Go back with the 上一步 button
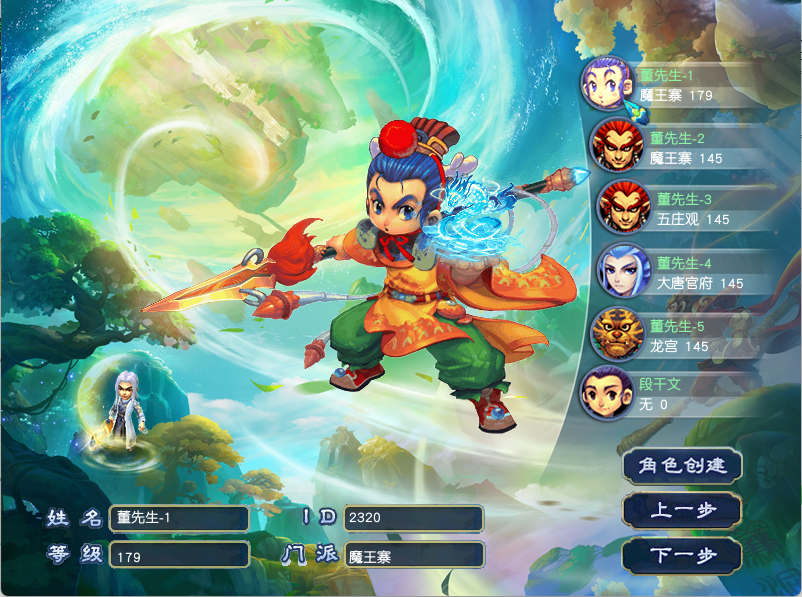802x597 pixels. pos(683,511)
